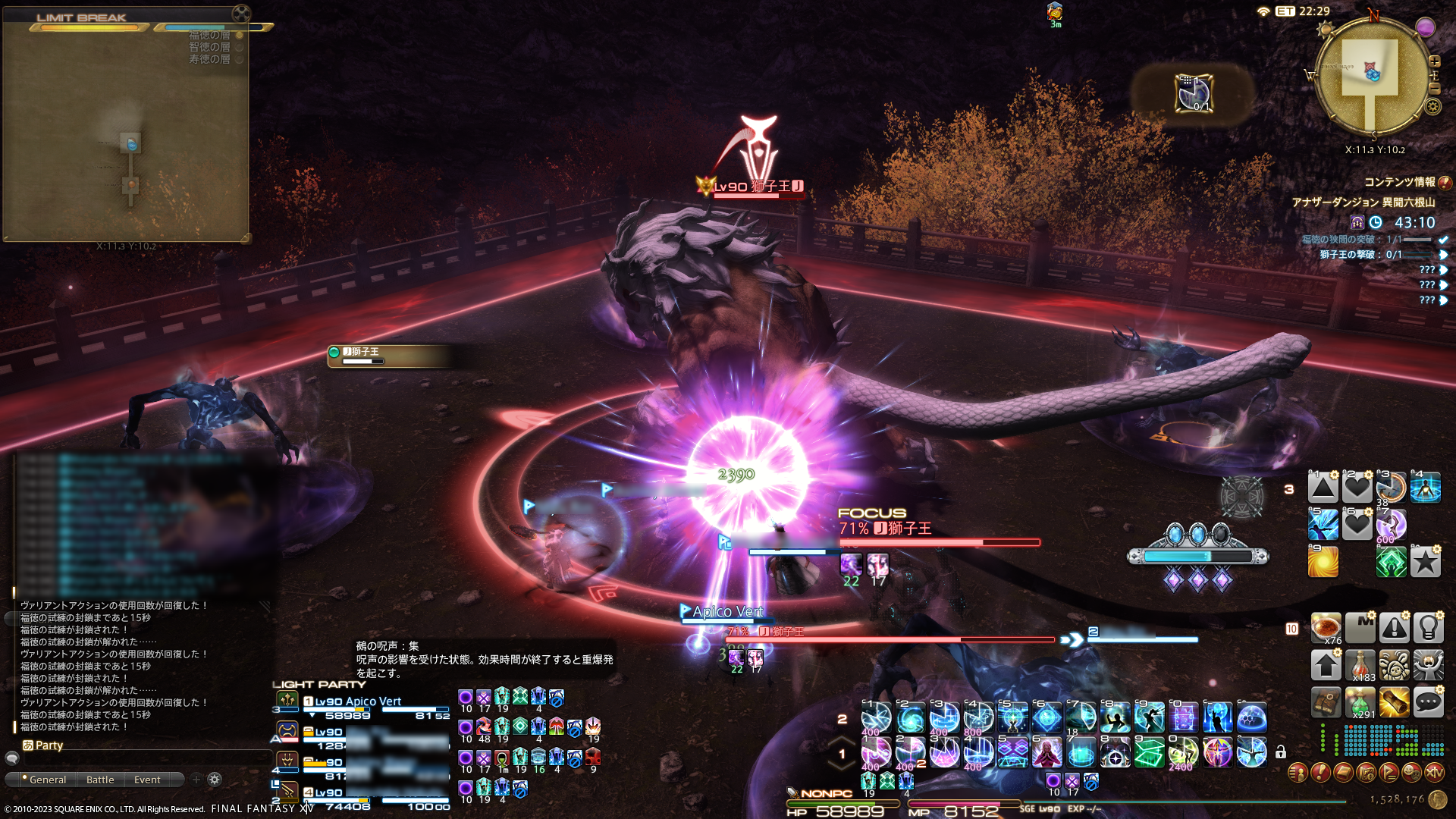Screen dimensions: 1456x819
Task: Toggle the hotbar padlock
Action: tap(1281, 752)
